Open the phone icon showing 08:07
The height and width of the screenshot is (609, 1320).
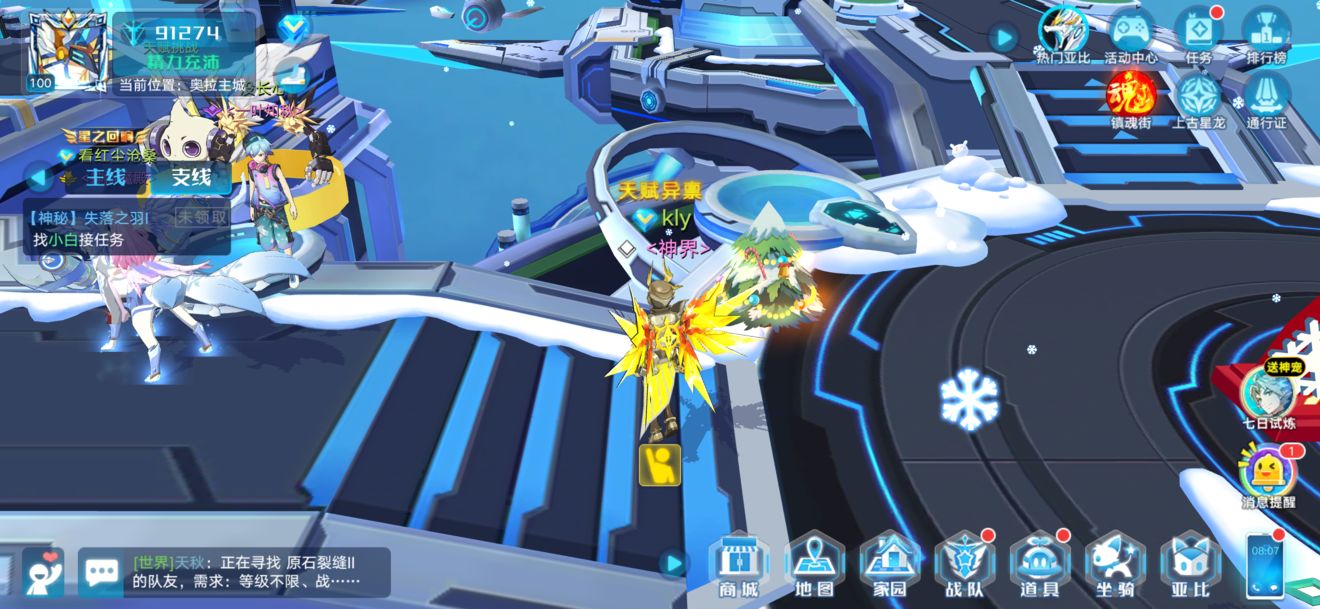[x=1264, y=565]
